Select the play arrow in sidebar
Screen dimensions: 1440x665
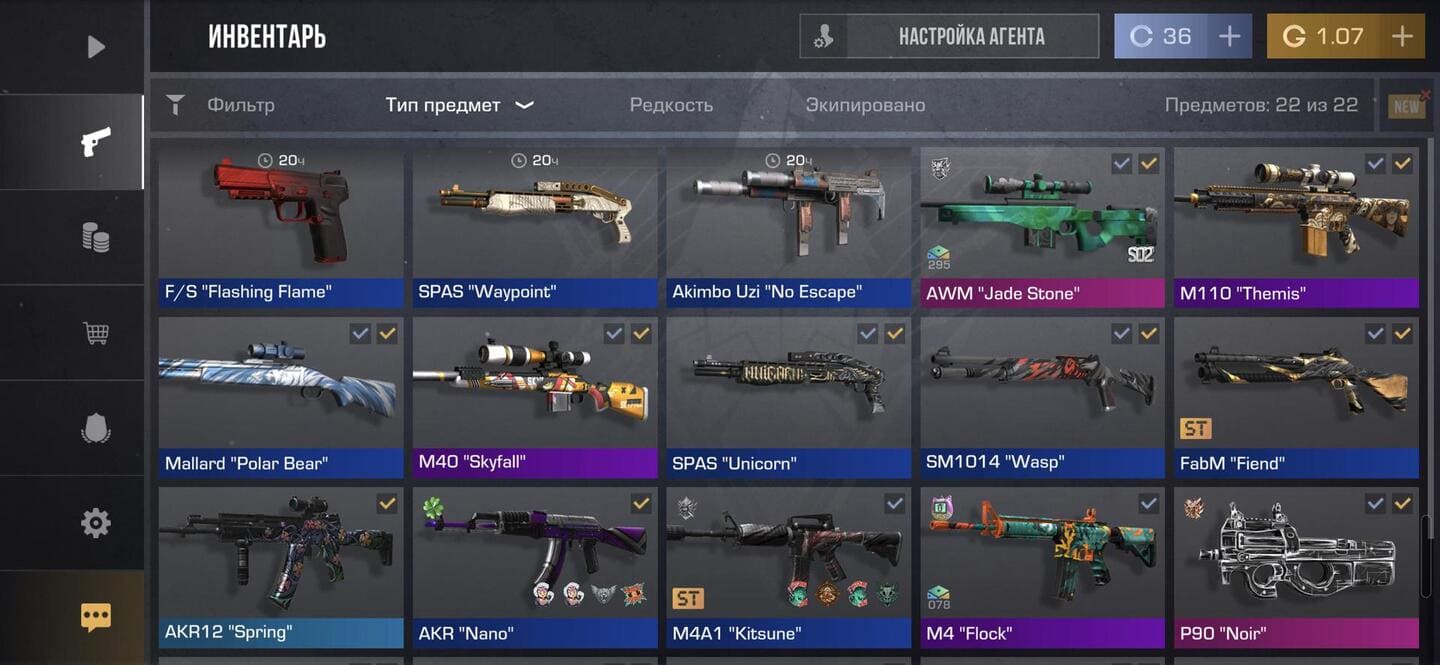point(95,47)
